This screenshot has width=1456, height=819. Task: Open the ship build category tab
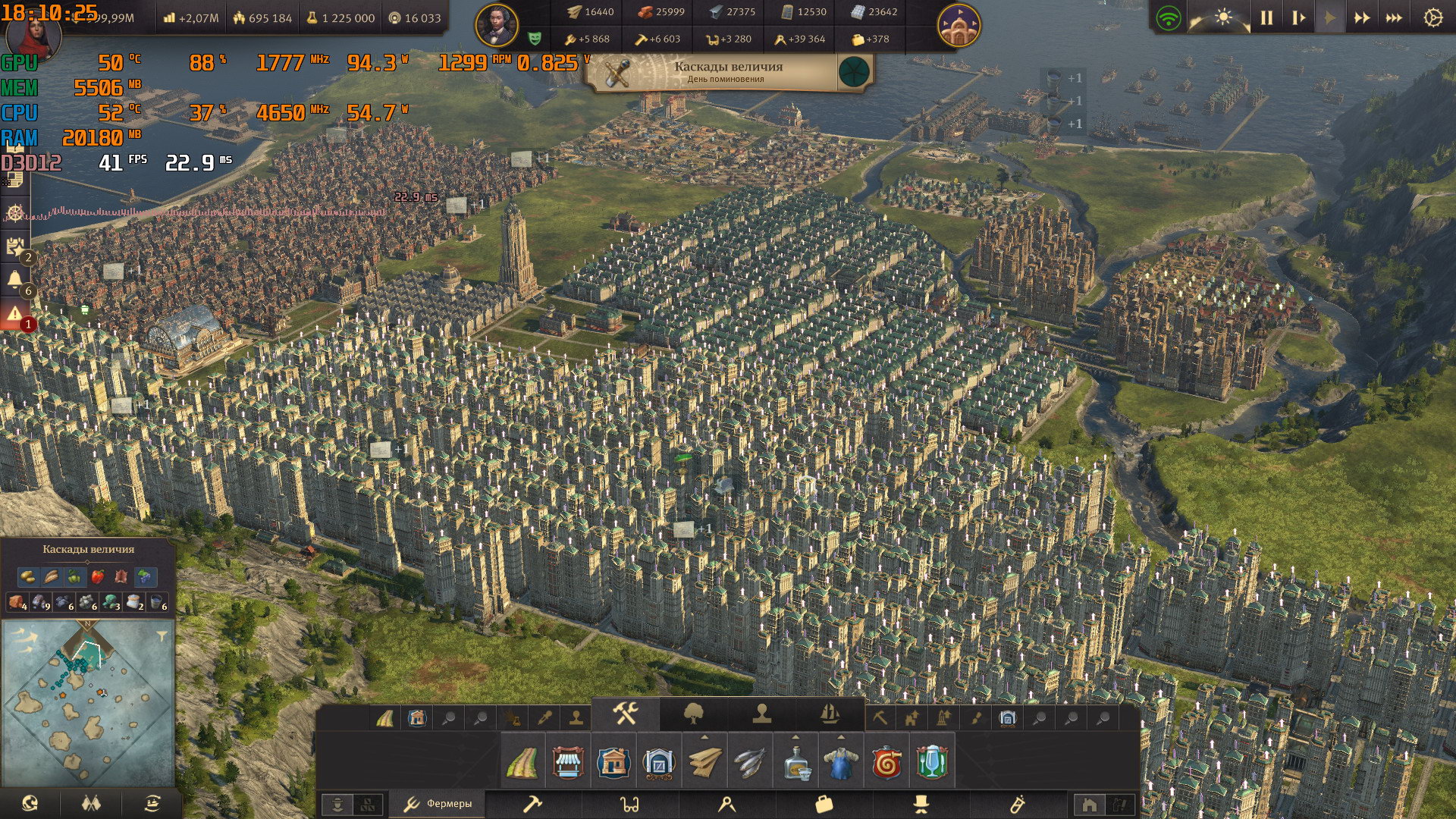[830, 714]
